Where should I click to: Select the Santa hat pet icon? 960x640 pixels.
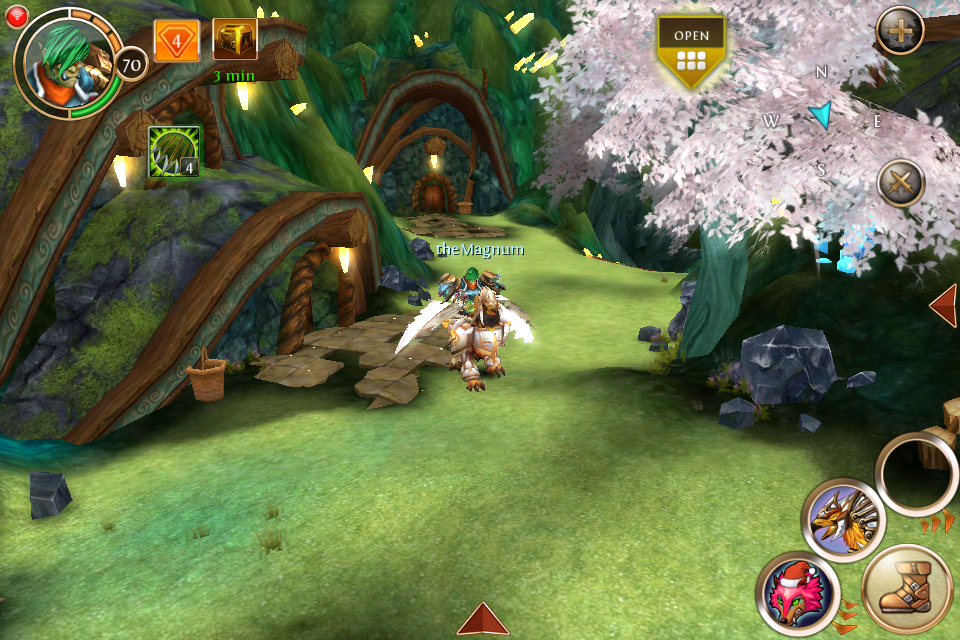coord(797,593)
